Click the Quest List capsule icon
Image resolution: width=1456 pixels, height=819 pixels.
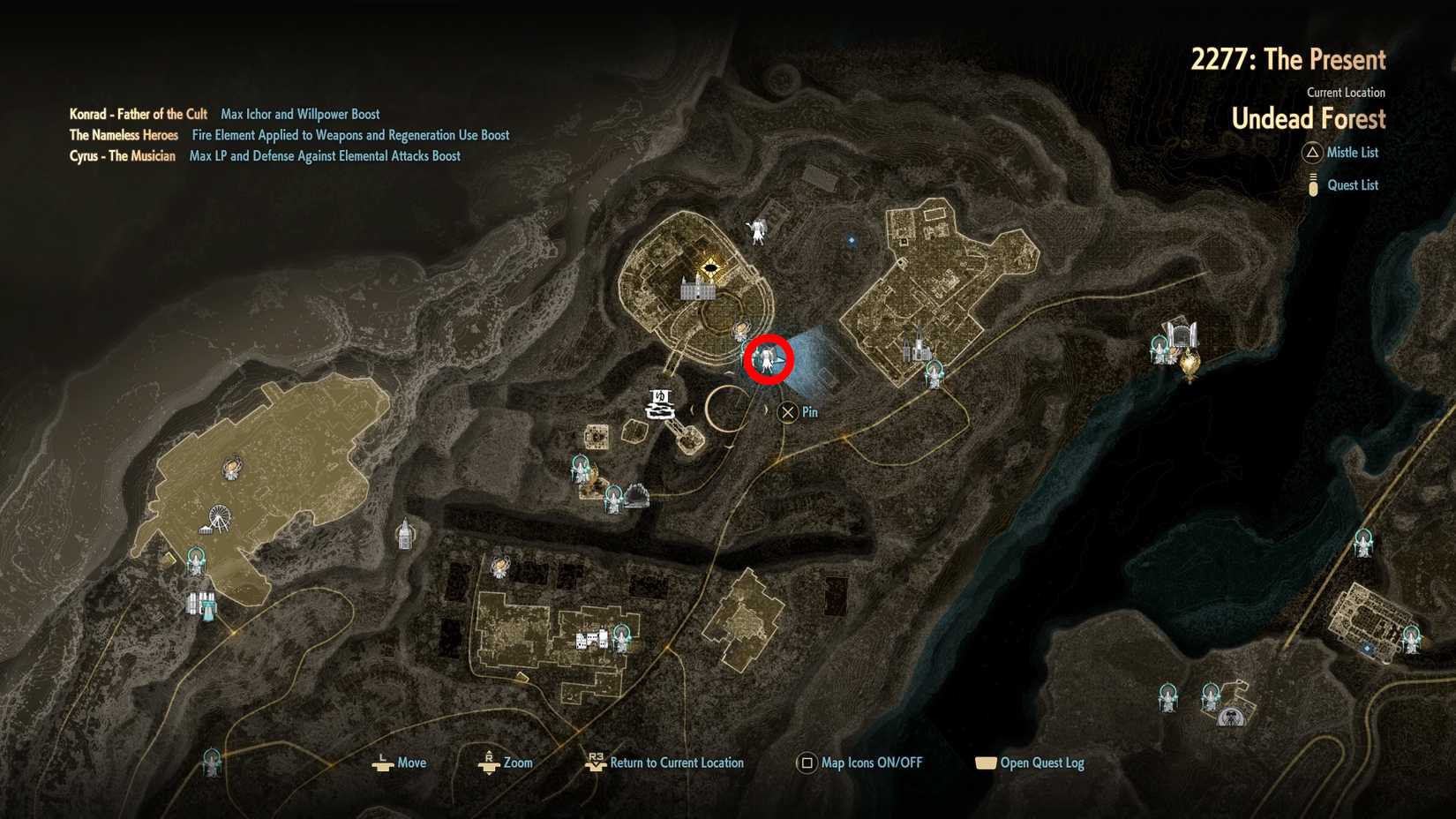pos(1314,184)
